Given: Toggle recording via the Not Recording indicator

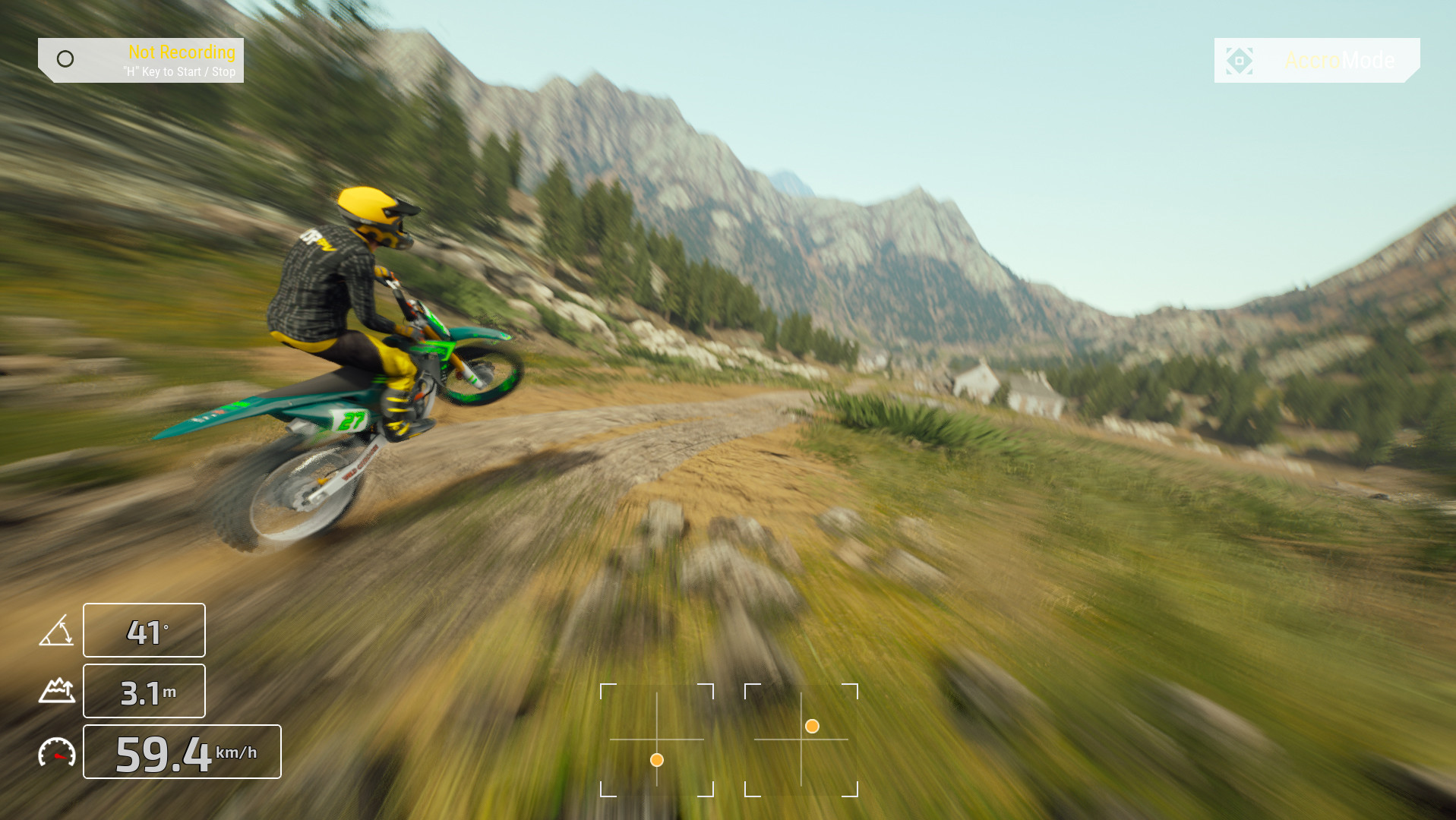Looking at the screenshot, I should 182,52.
